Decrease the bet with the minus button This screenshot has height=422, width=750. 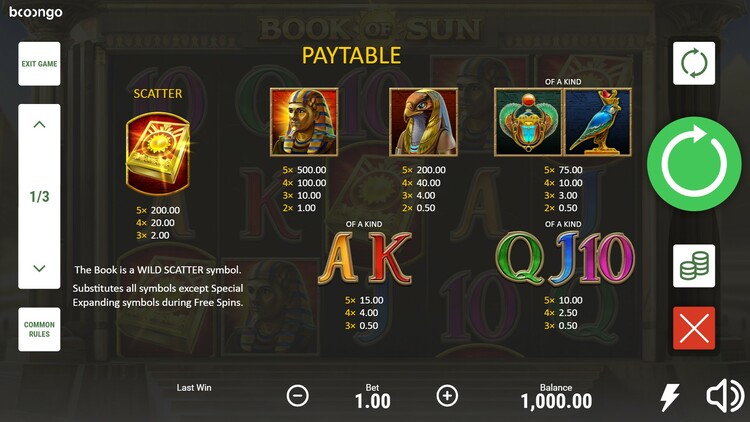click(x=298, y=395)
